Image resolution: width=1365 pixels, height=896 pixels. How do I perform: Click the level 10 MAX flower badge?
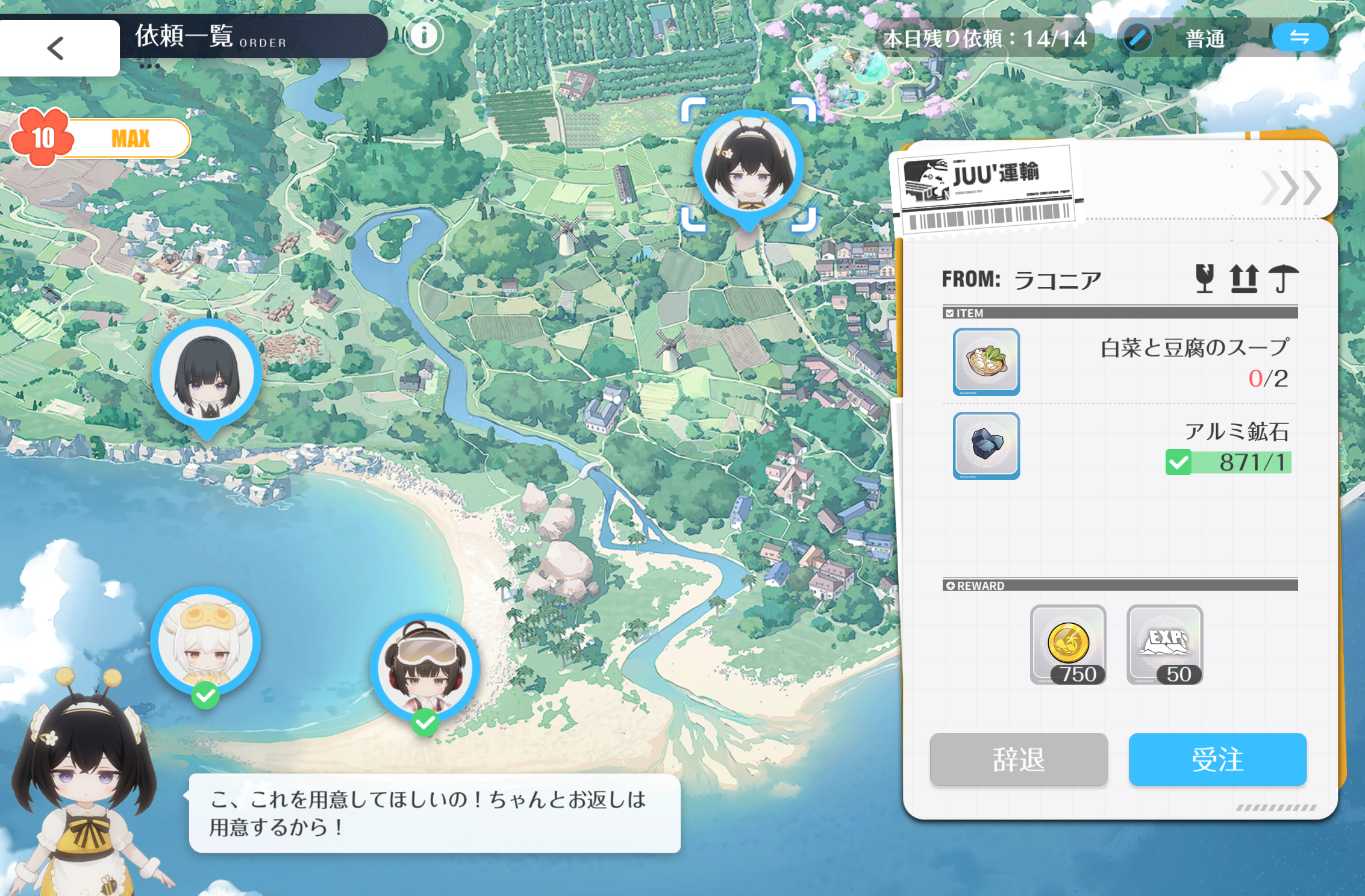coord(42,138)
